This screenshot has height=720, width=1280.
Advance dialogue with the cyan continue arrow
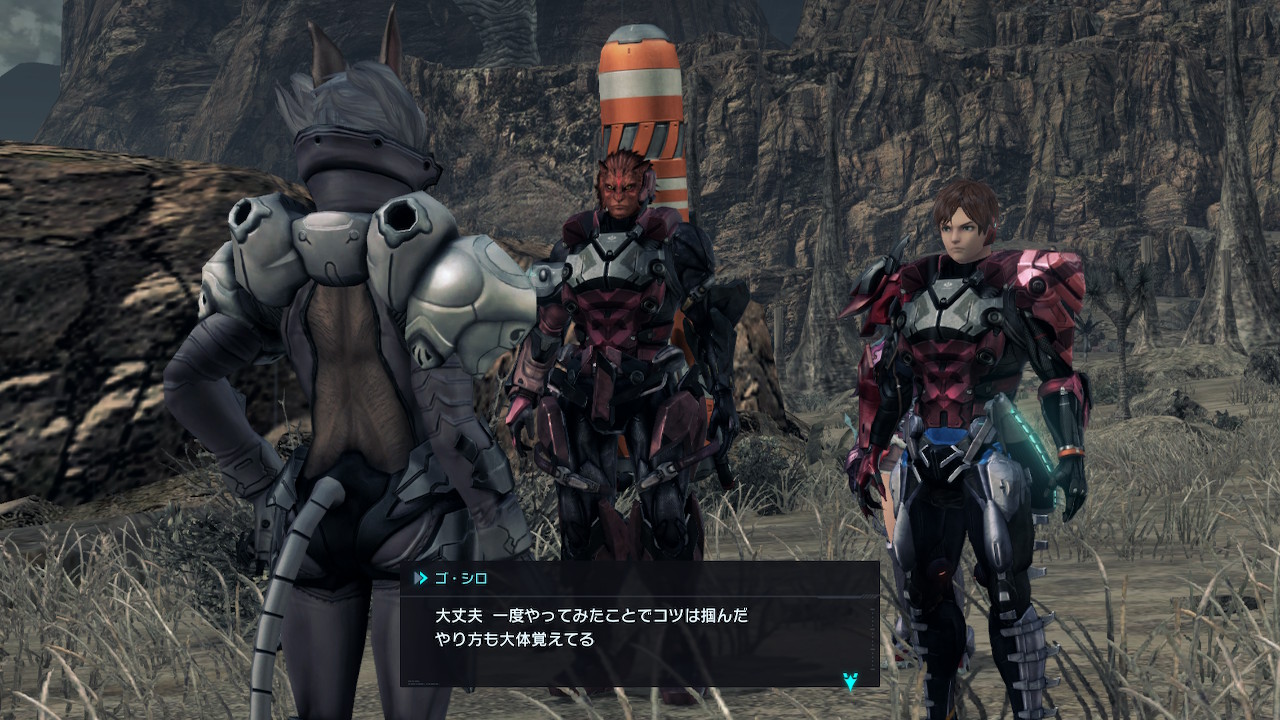850,682
